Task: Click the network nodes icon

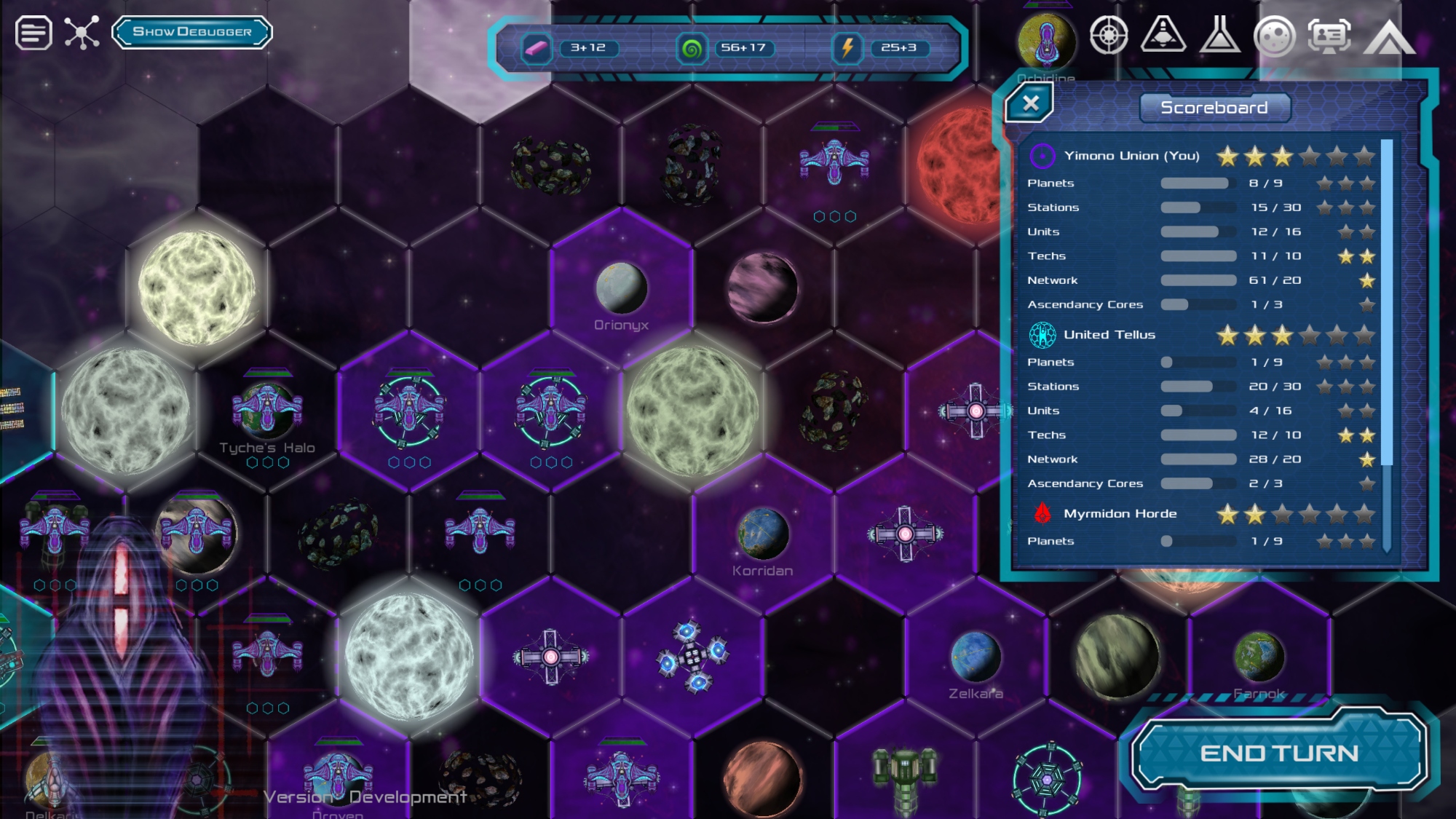Action: [82, 33]
